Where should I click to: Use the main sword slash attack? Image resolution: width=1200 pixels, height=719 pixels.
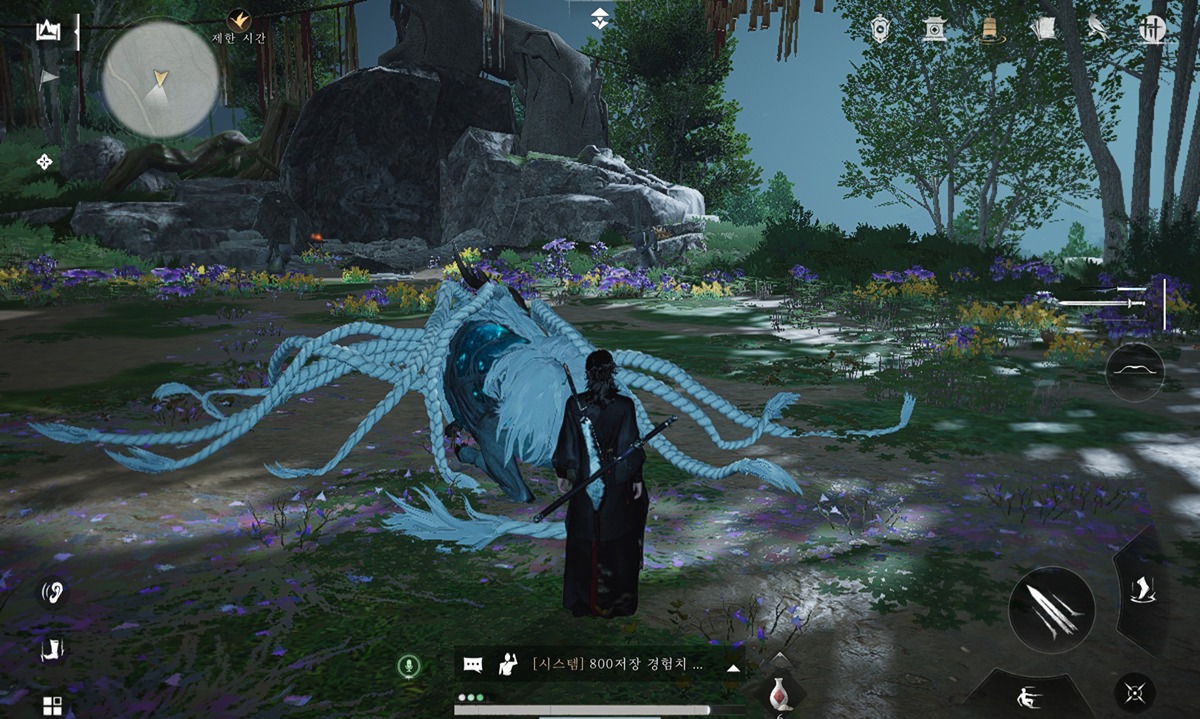tap(1051, 609)
